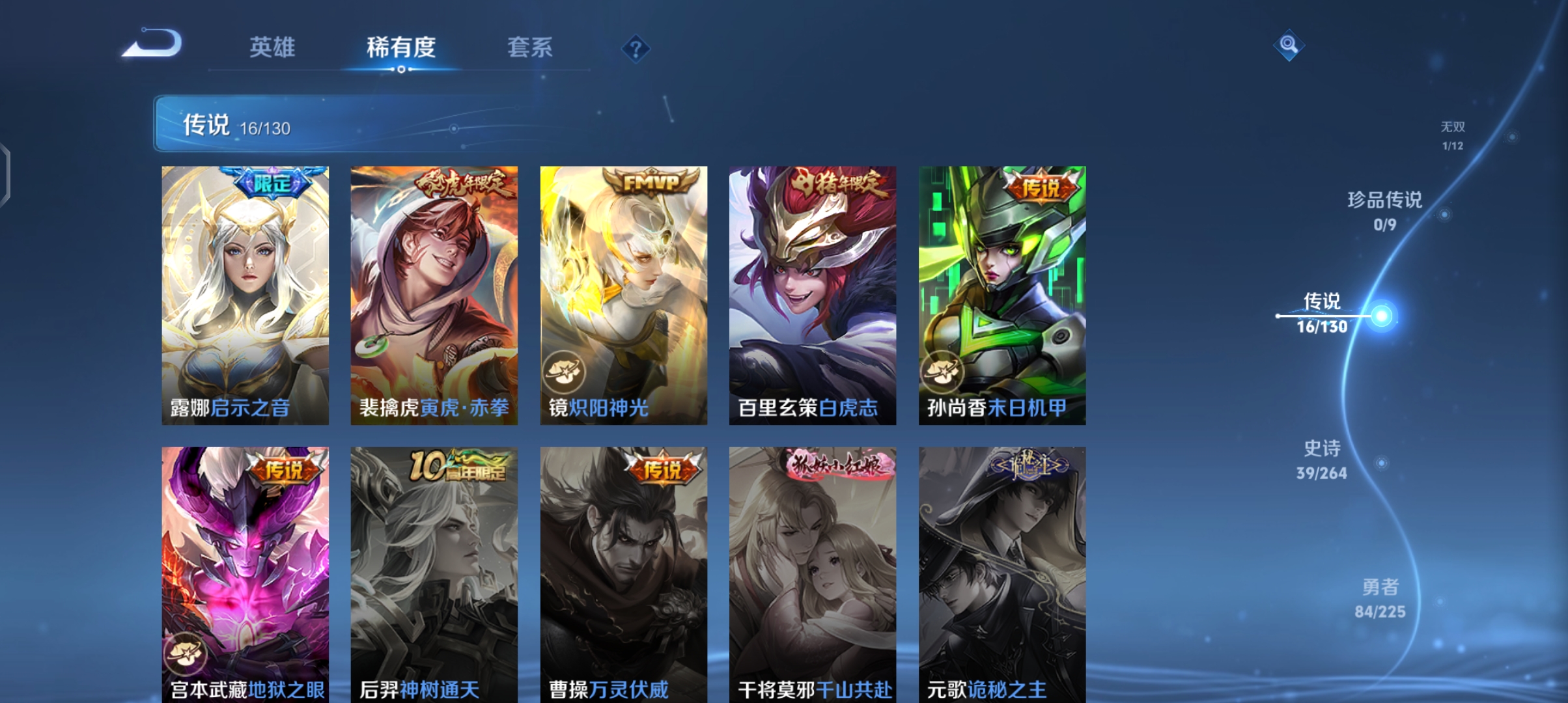This screenshot has height=703, width=1568.
Task: Switch to the 套系 tab
Action: coord(530,48)
